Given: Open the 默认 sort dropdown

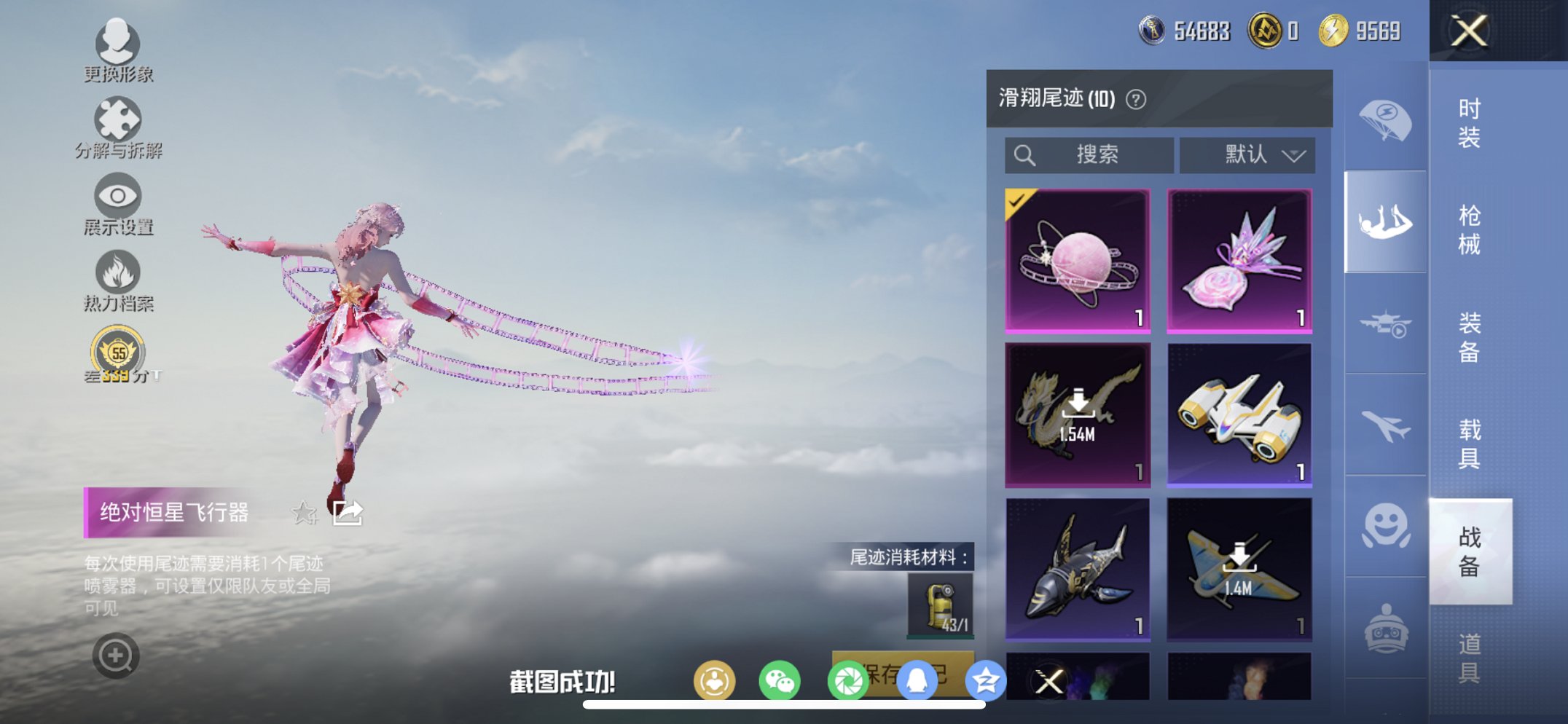Looking at the screenshot, I should [x=1247, y=155].
